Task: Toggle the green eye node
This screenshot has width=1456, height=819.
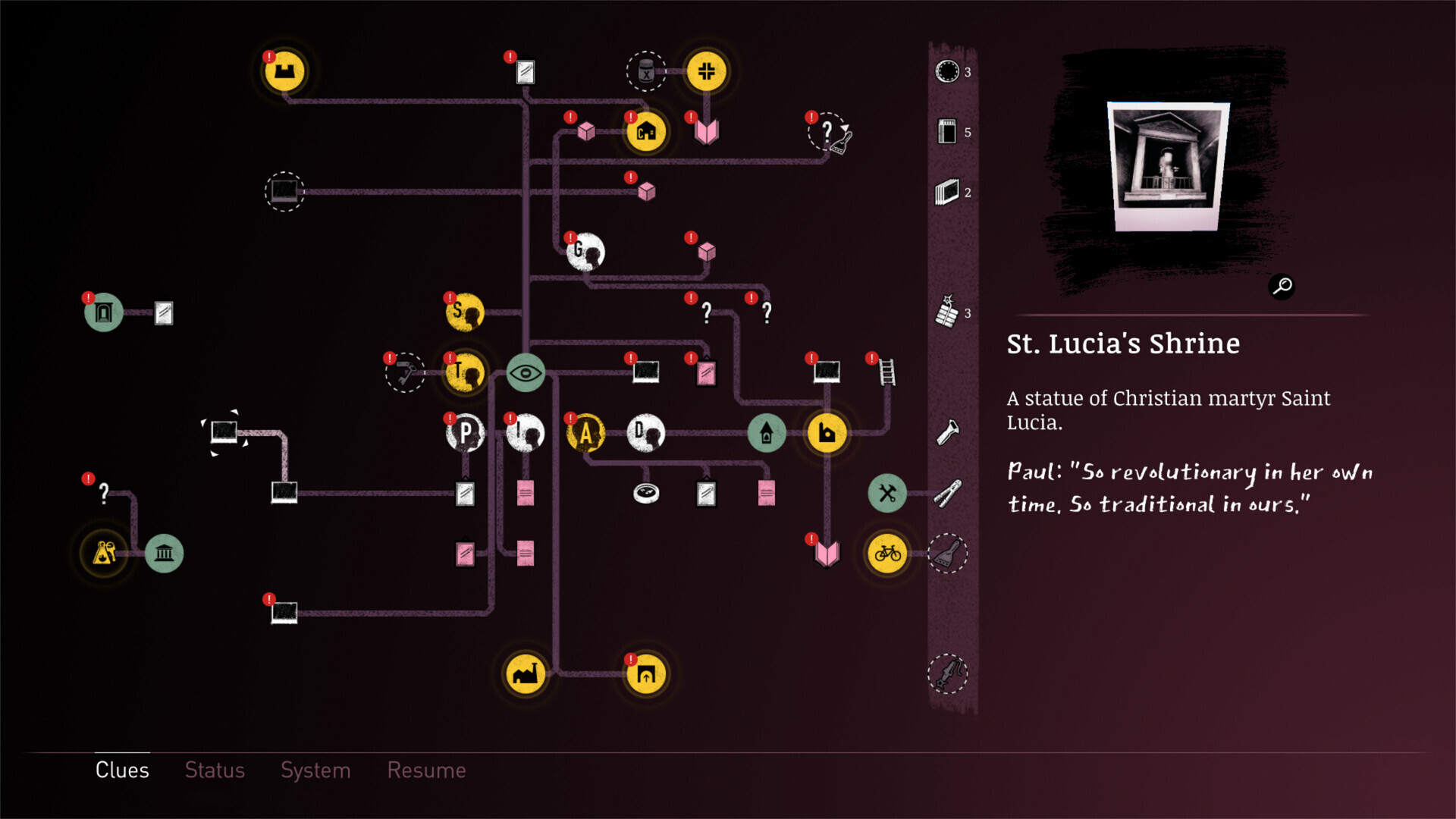Action: pyautogui.click(x=526, y=372)
